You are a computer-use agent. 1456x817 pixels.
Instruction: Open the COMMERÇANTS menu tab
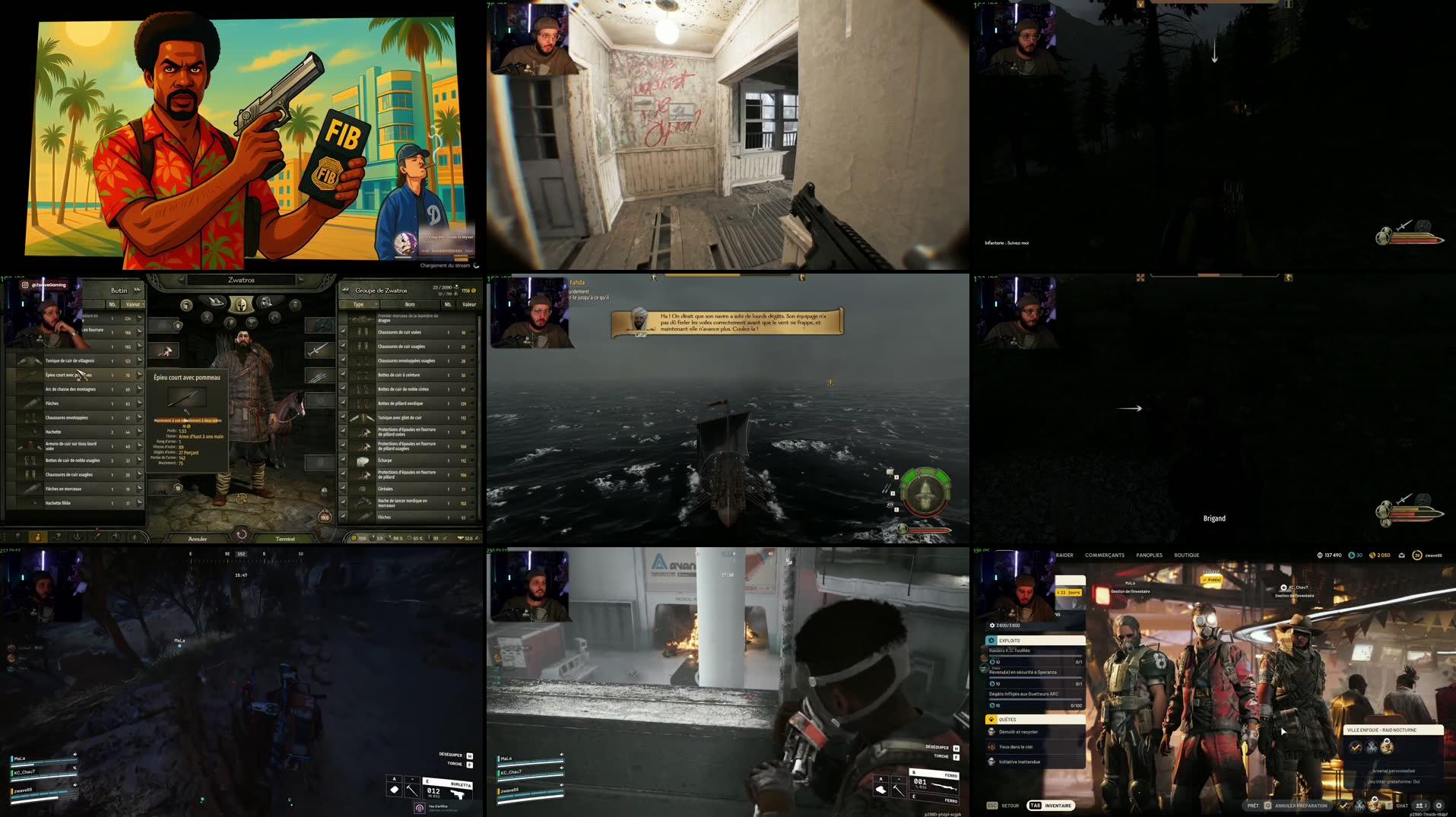click(1105, 555)
